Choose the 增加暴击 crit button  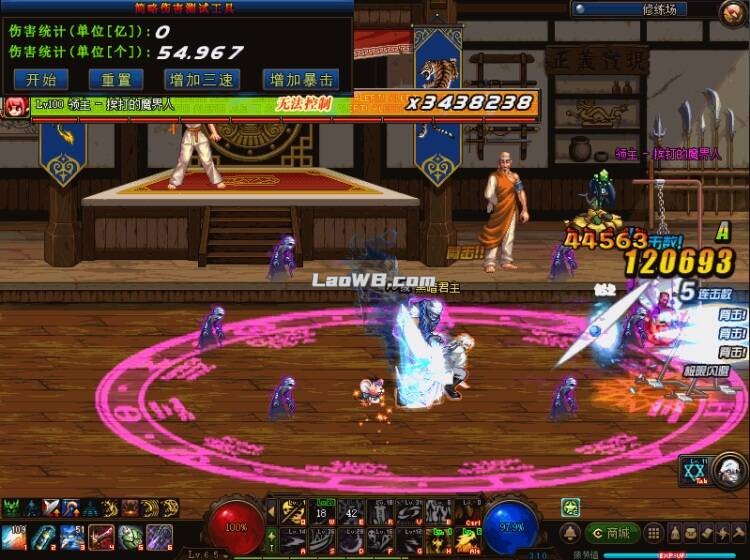click(299, 80)
